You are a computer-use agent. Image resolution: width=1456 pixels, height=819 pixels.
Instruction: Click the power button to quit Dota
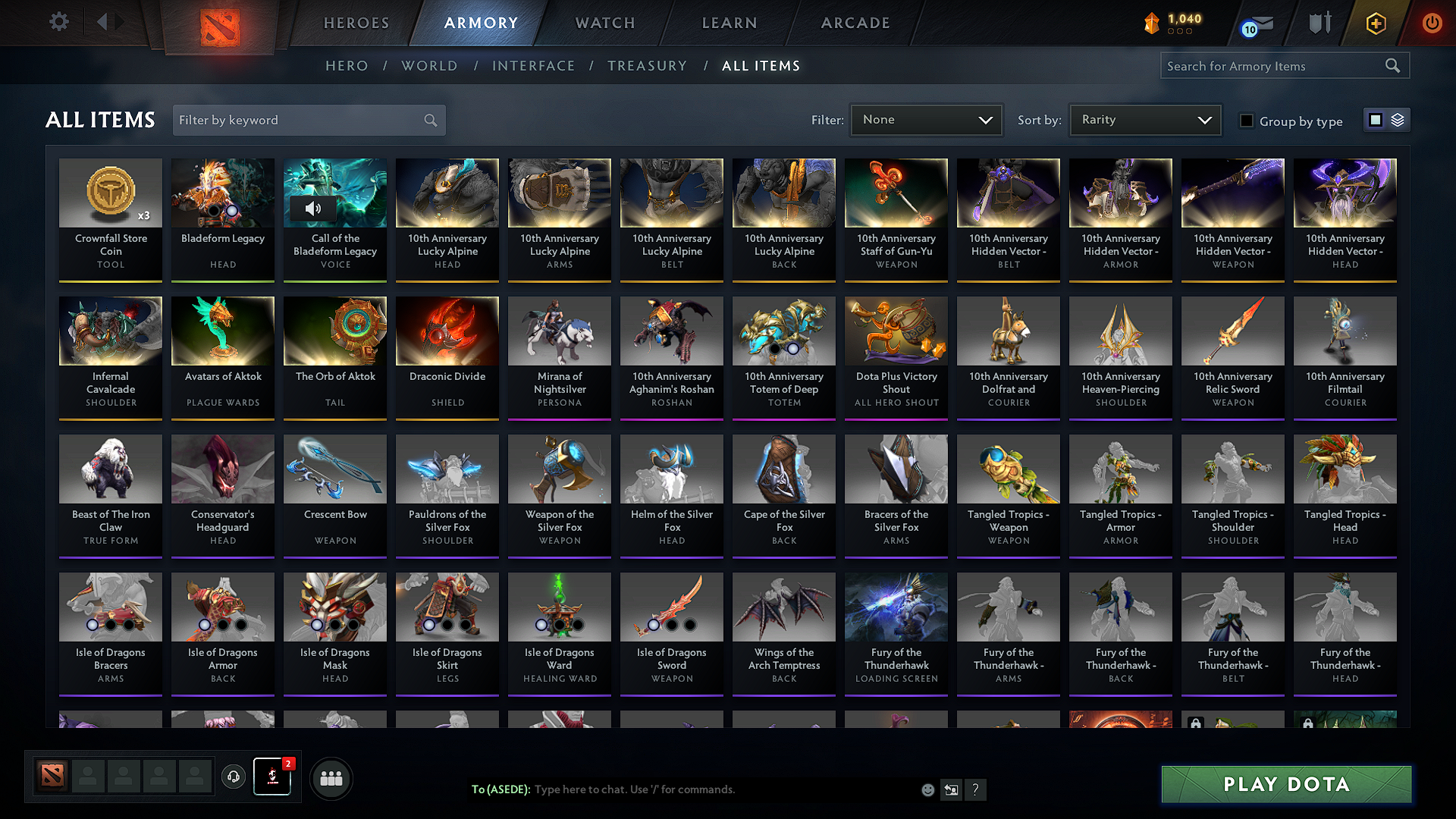(1432, 24)
